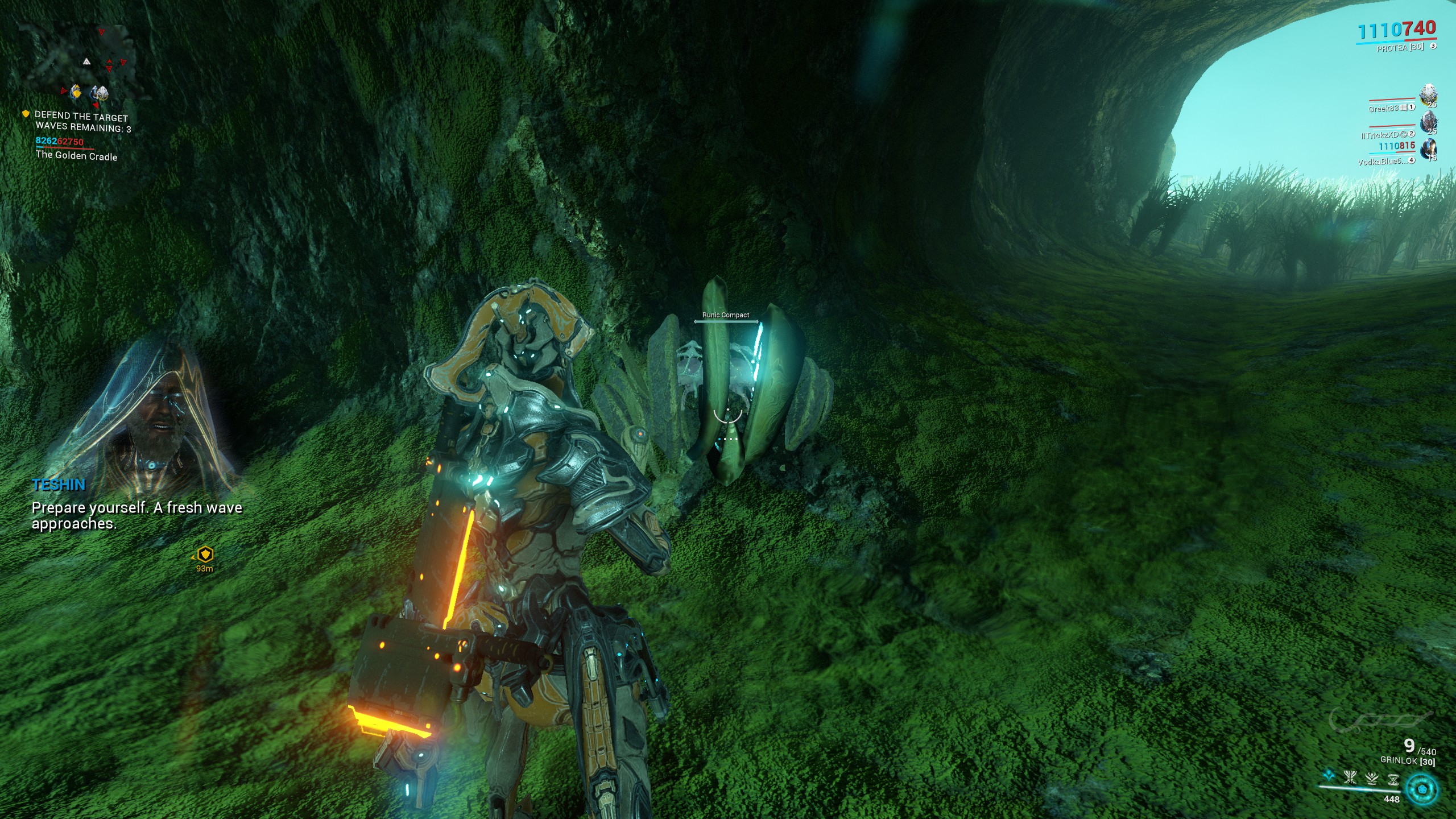Activate the blue highlighted first Protea ability
Viewport: 1456px width, 819px height.
1329,775
